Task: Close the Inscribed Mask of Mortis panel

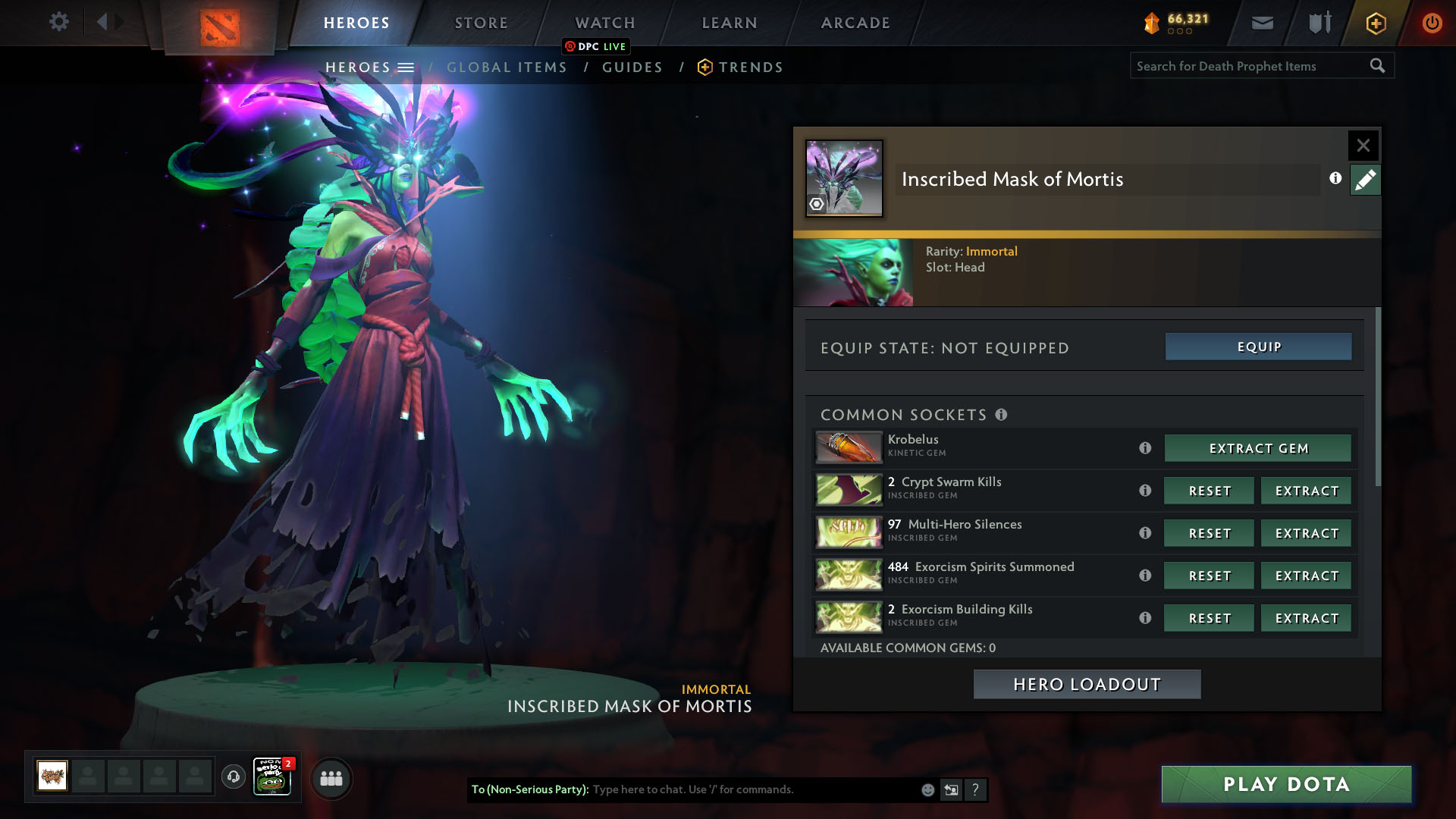Action: pyautogui.click(x=1363, y=146)
